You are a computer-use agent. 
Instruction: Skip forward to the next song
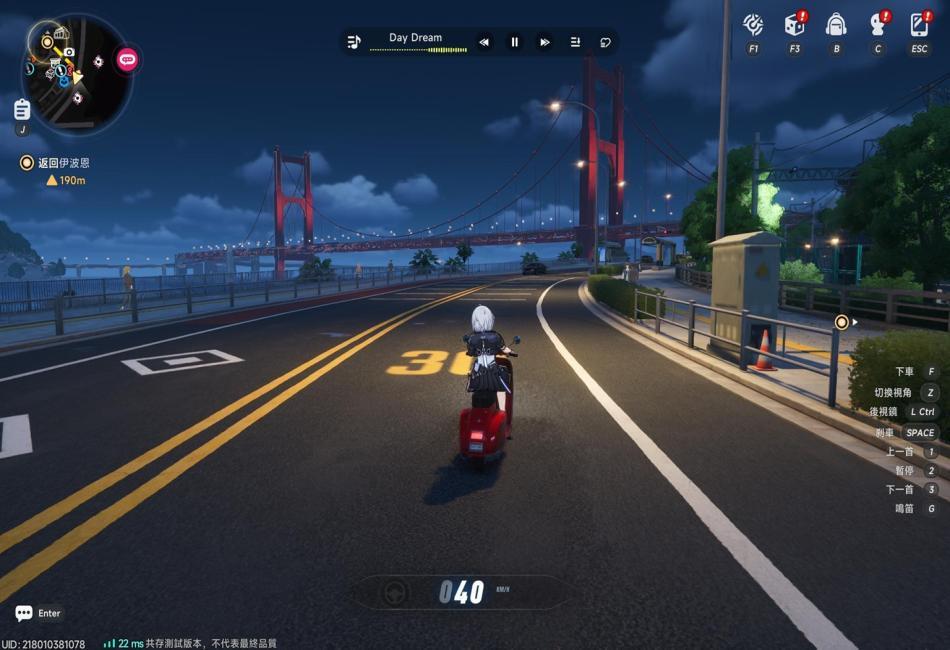545,42
